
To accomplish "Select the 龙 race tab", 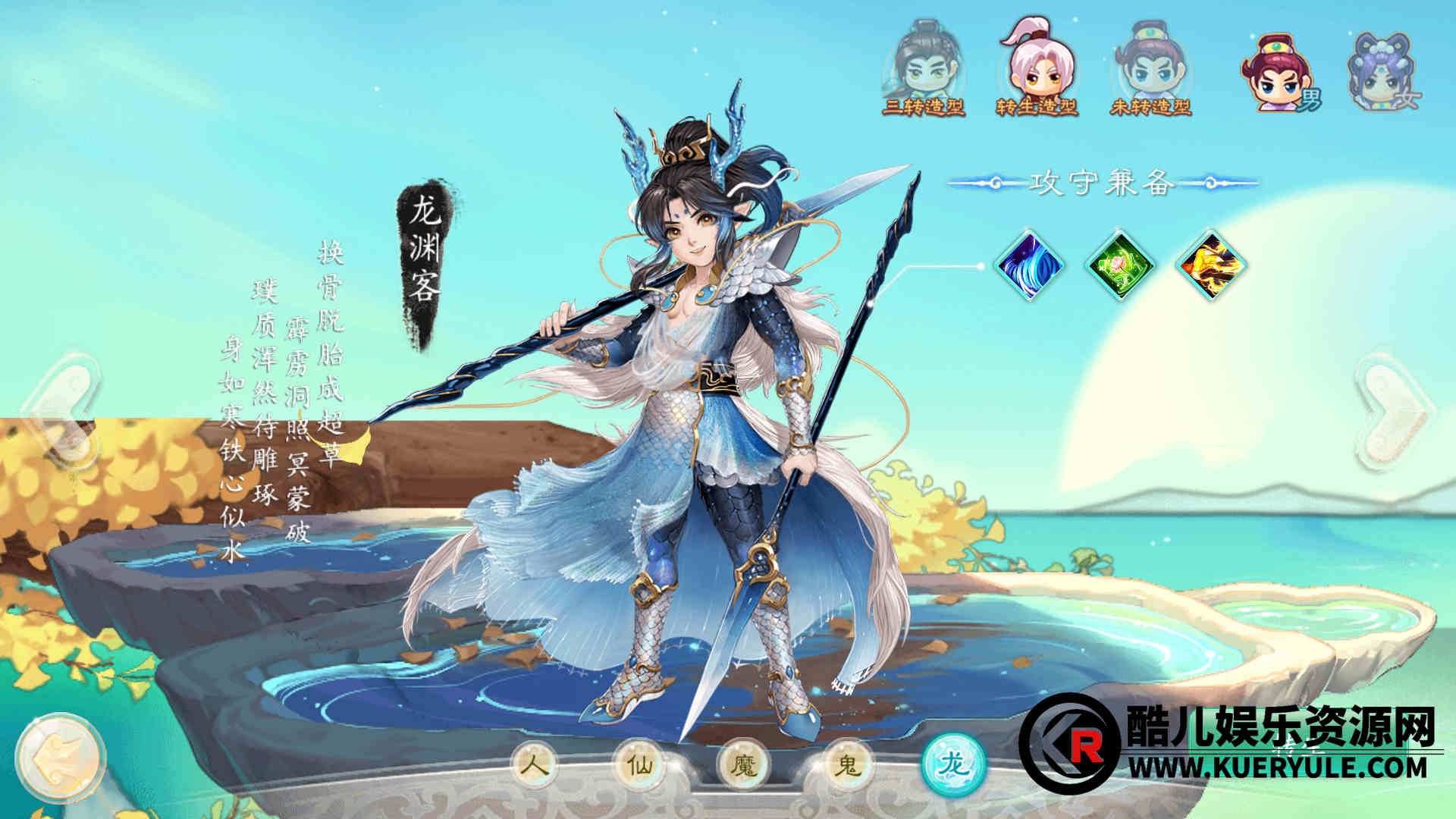I will [953, 764].
